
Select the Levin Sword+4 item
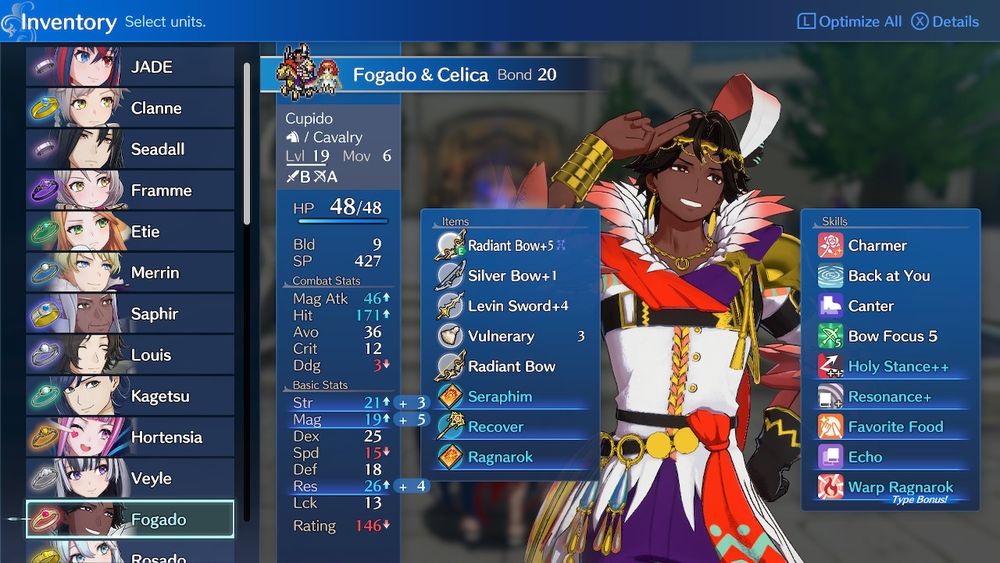click(517, 306)
